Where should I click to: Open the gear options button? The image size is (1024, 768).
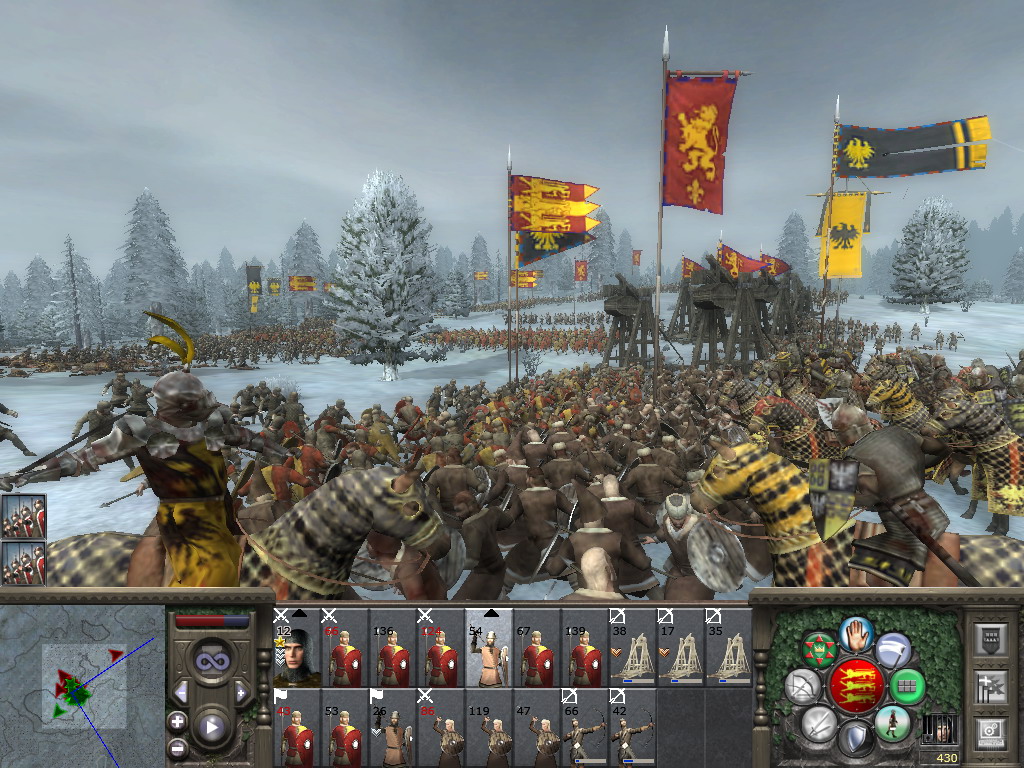click(x=989, y=732)
